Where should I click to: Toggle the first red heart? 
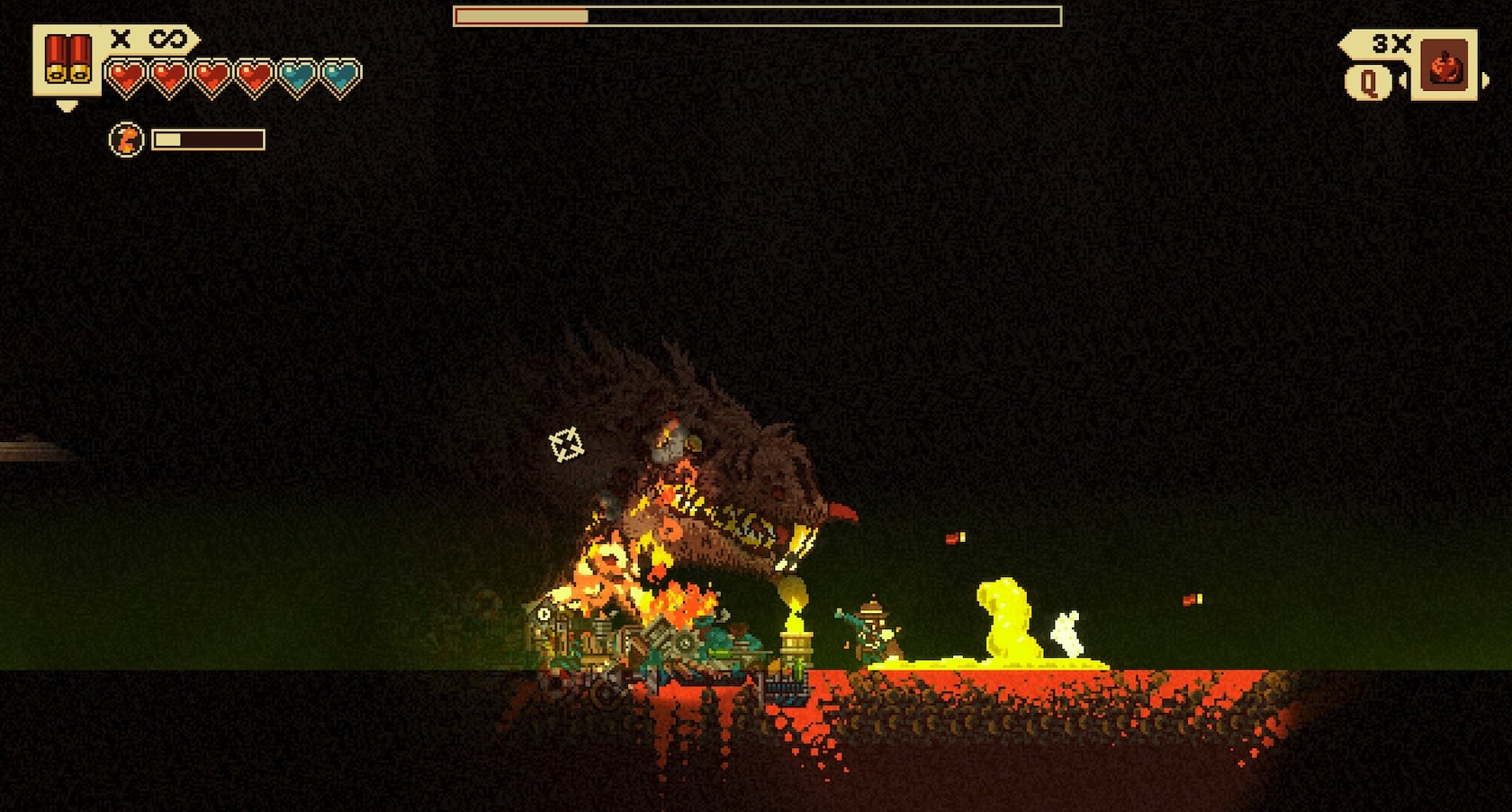125,76
